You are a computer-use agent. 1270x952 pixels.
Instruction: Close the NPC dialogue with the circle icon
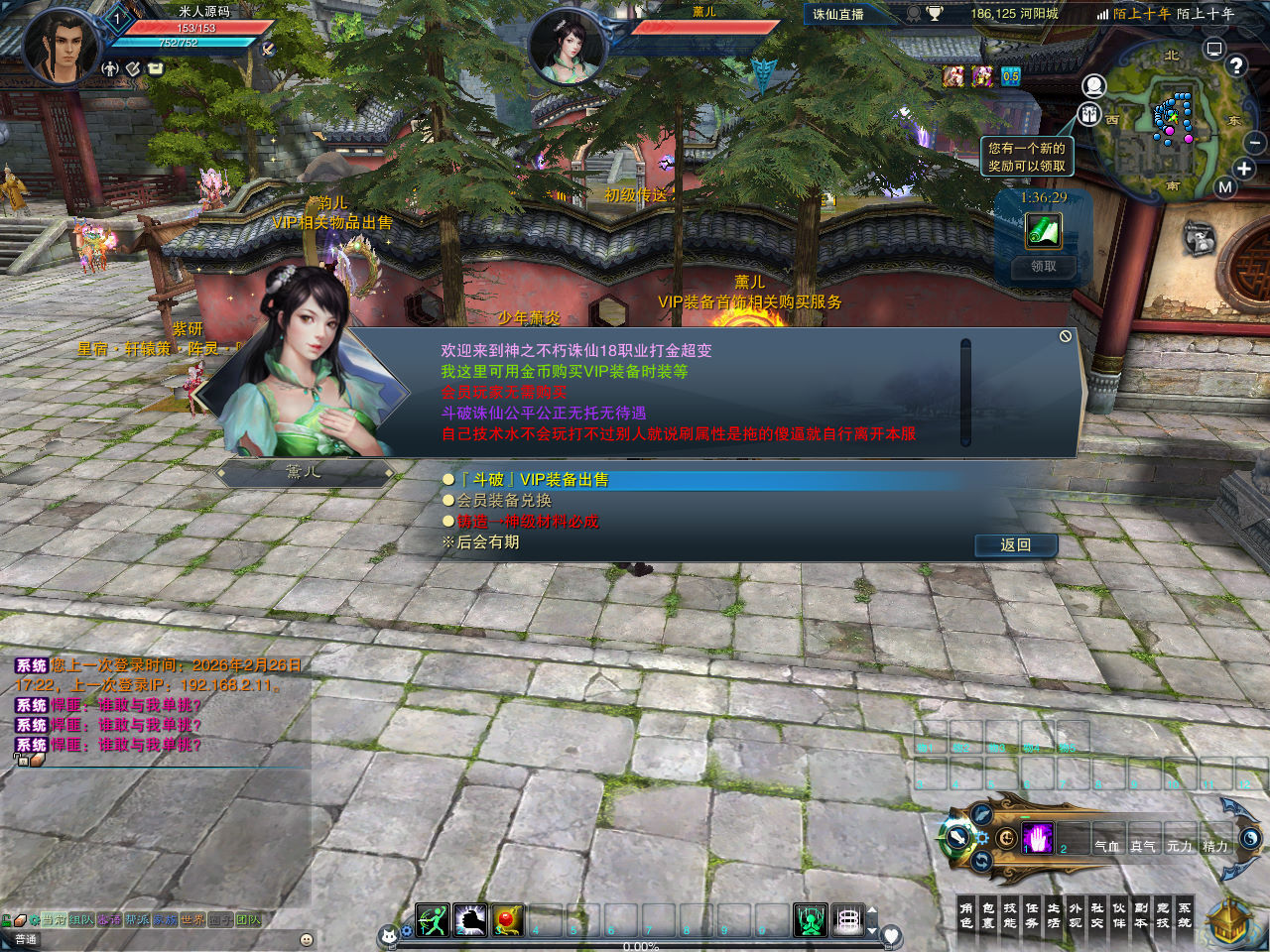[1066, 337]
